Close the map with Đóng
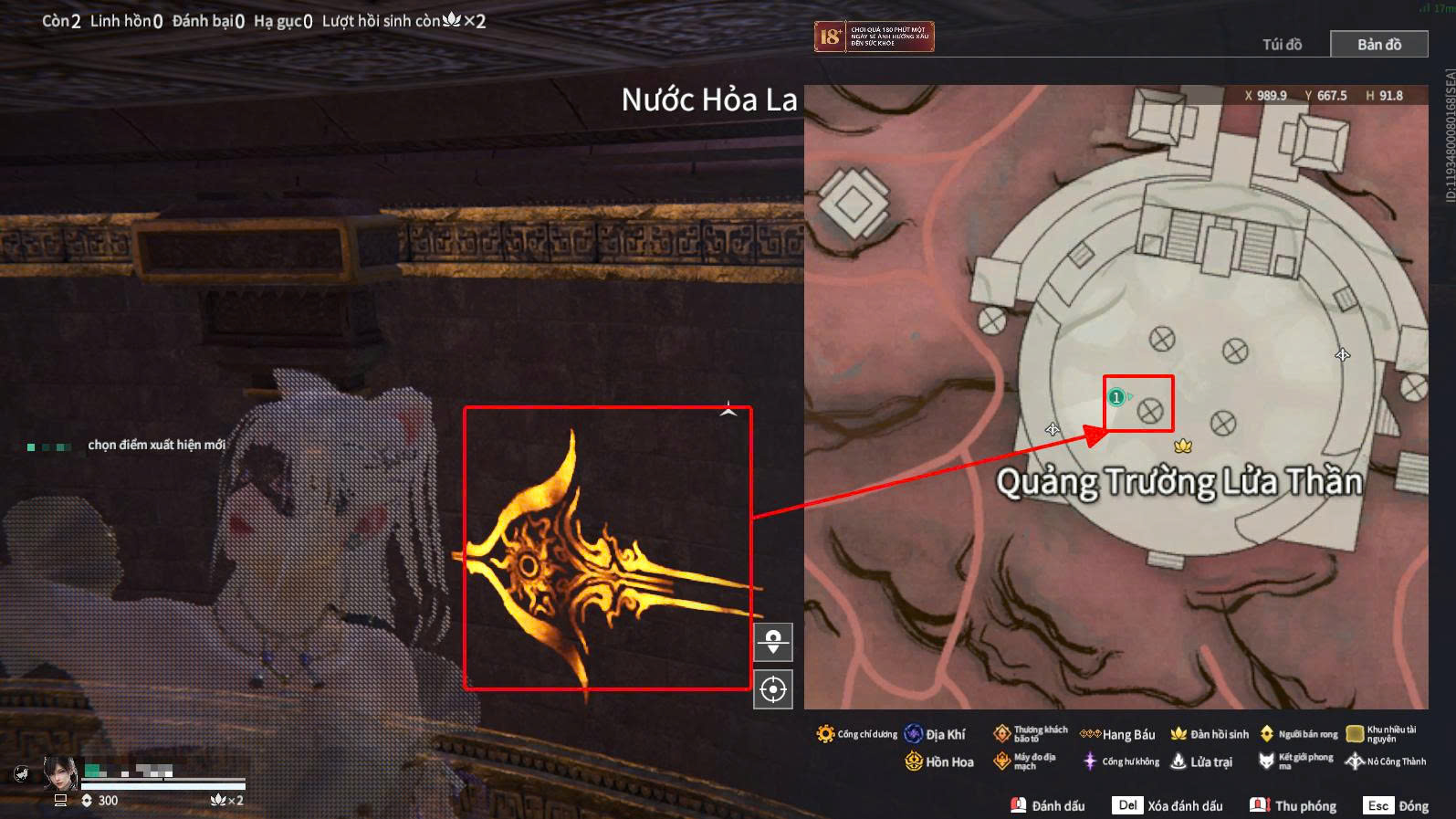 click(1396, 805)
